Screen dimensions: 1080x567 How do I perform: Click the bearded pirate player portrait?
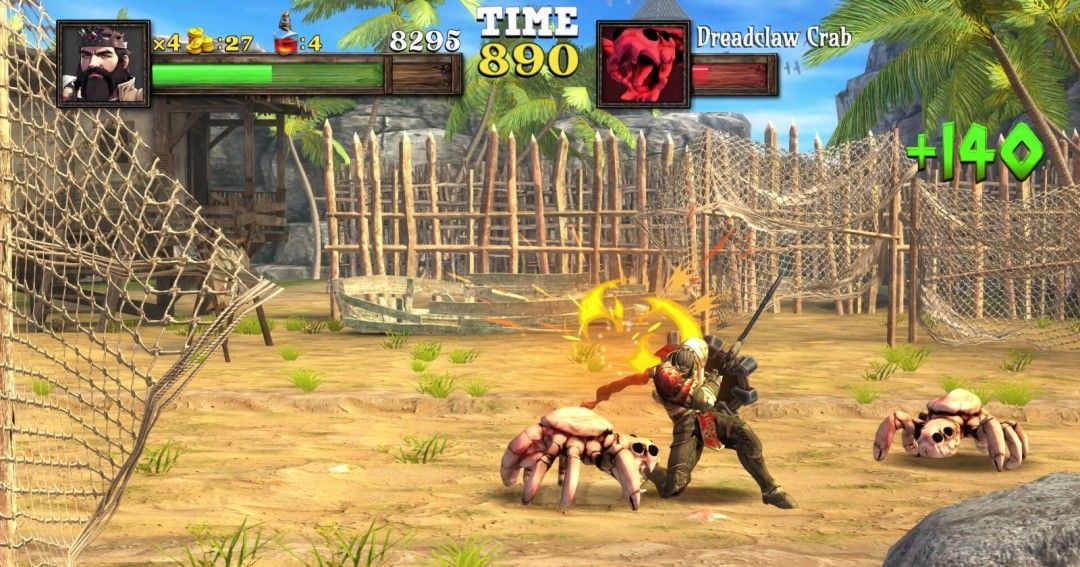click(x=103, y=63)
